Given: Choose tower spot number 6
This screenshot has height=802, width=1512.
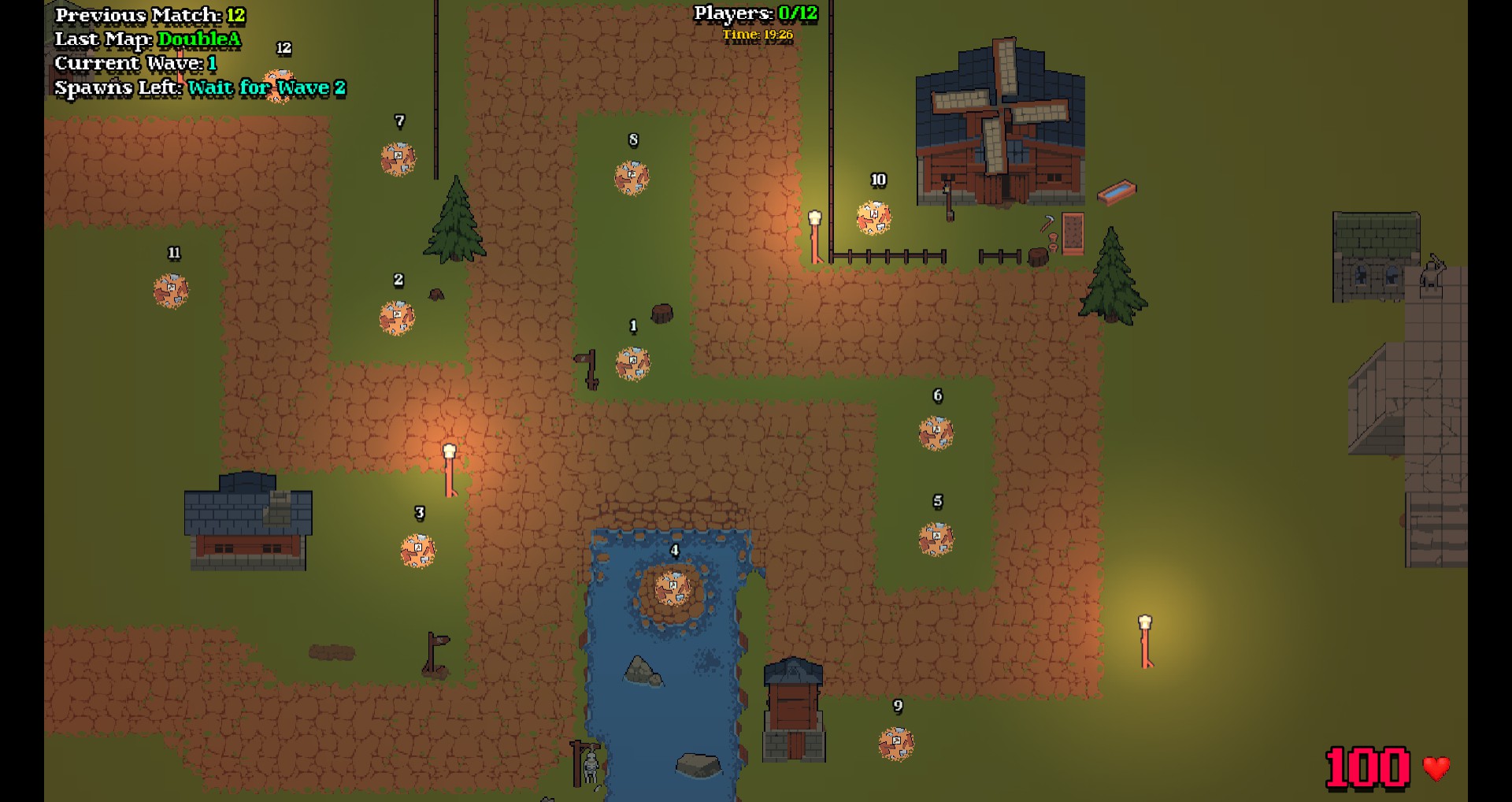Looking at the screenshot, I should [x=936, y=433].
